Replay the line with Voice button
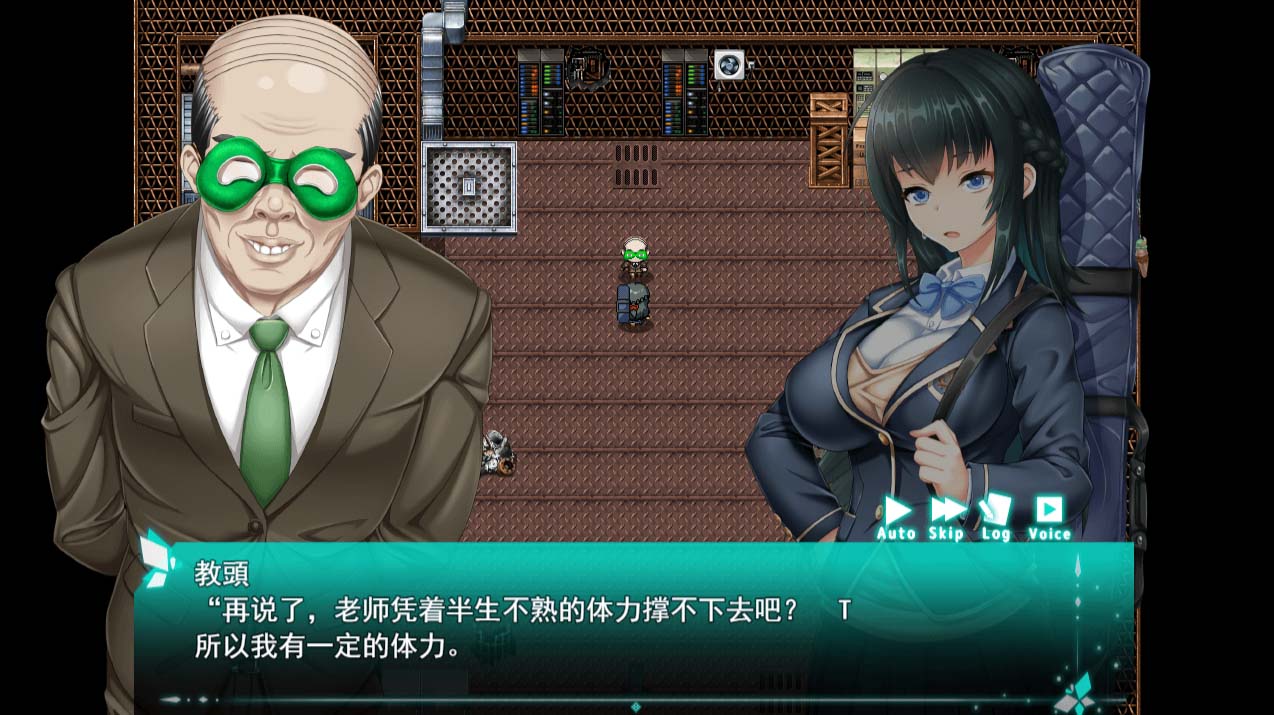Image resolution: width=1274 pixels, height=715 pixels. (1049, 515)
